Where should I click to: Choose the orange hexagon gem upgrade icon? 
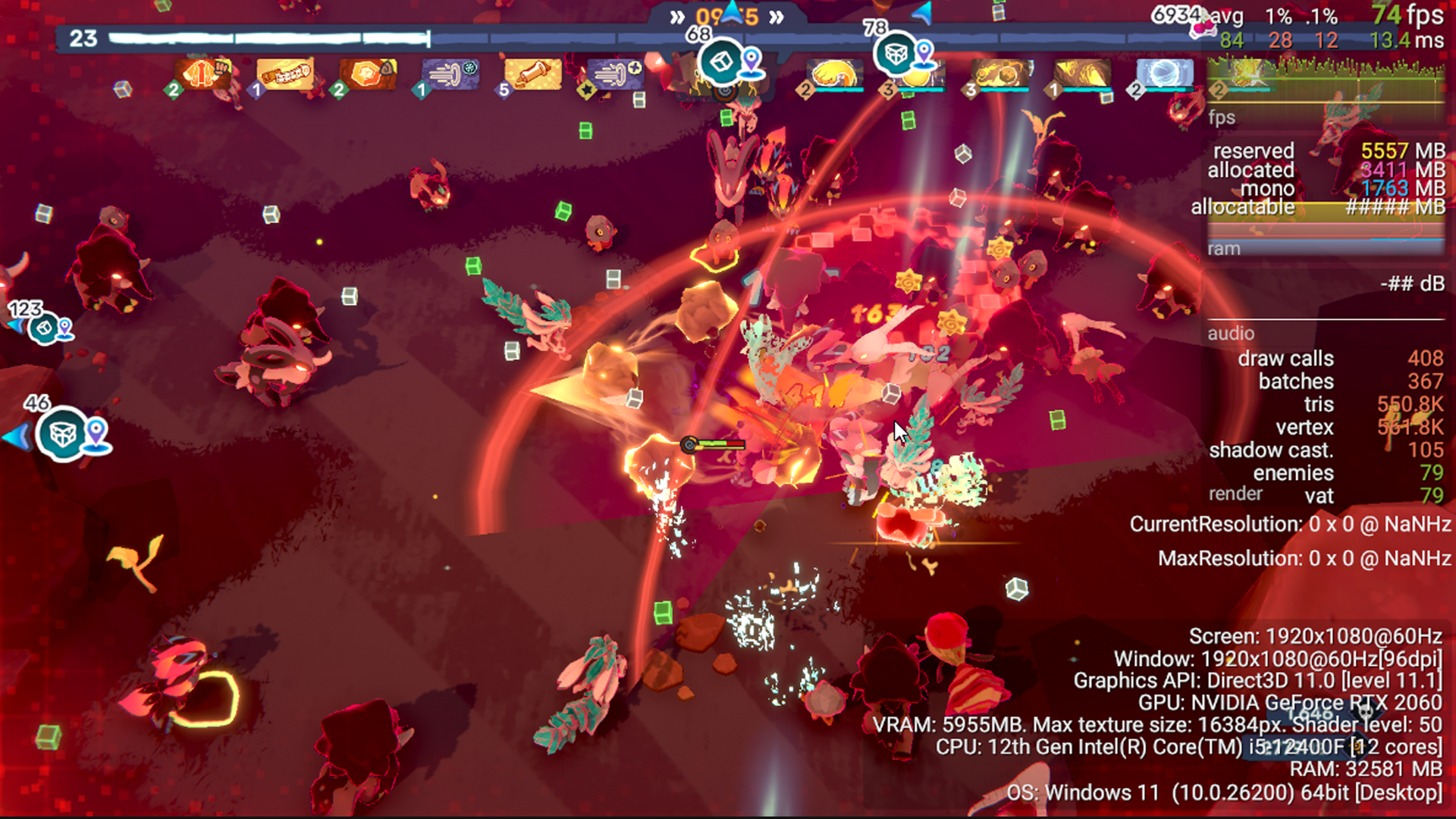coord(369,74)
